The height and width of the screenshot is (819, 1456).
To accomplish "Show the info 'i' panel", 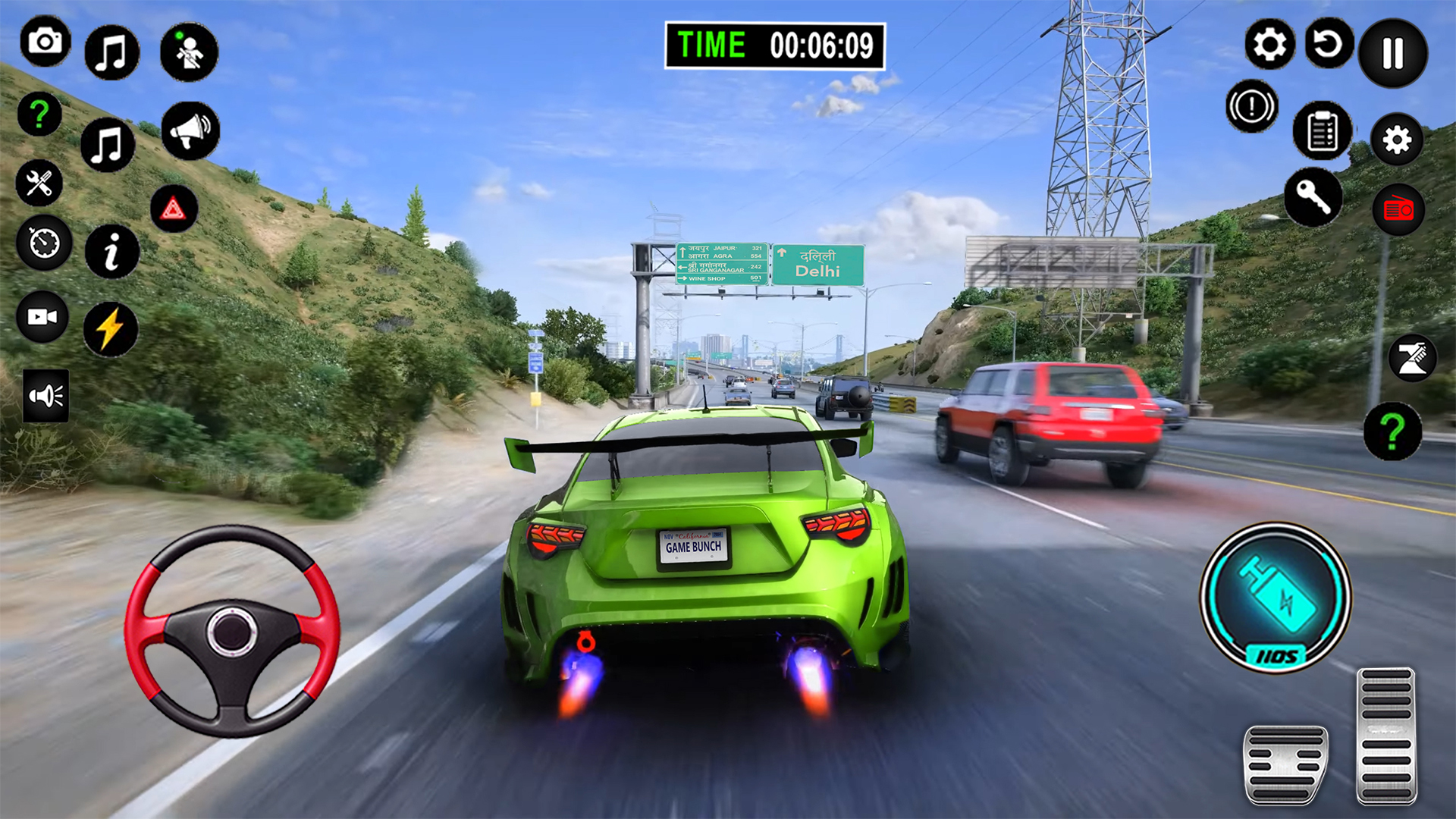I will click(x=111, y=252).
